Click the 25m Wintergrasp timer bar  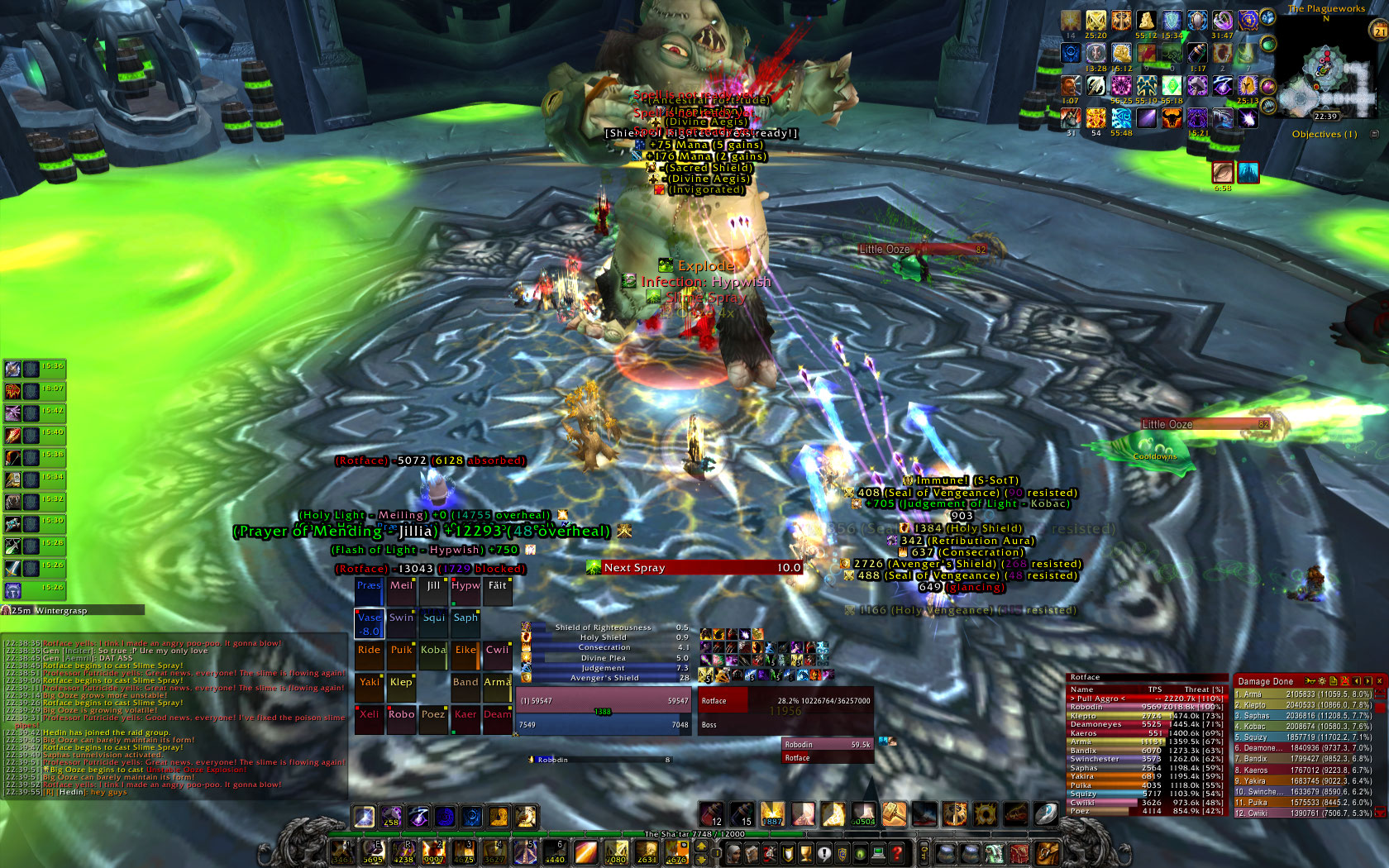(x=73, y=610)
